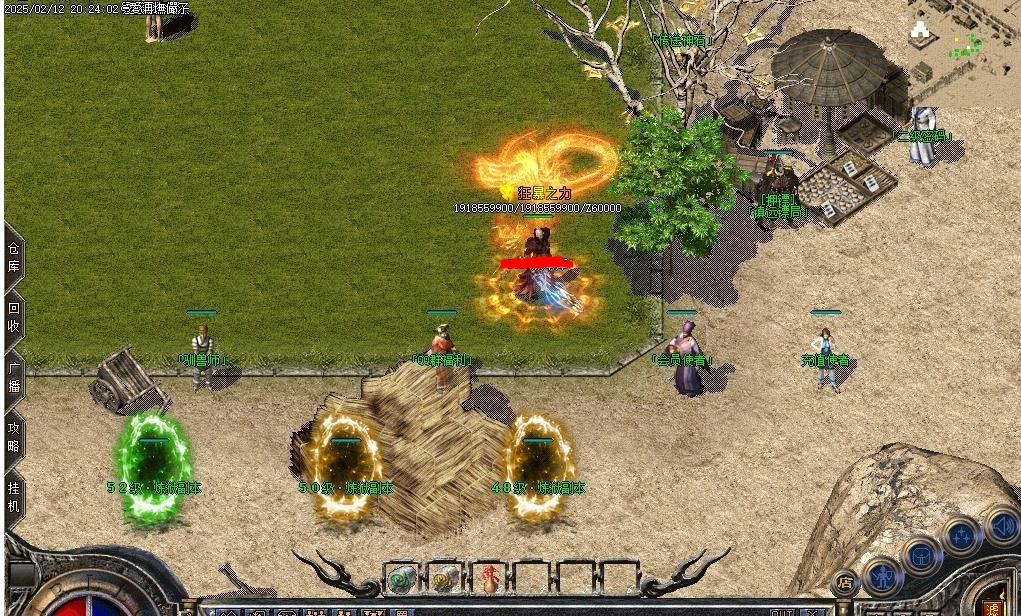Use the green orb item in hotbar
This screenshot has width=1021, height=616.
(401, 579)
